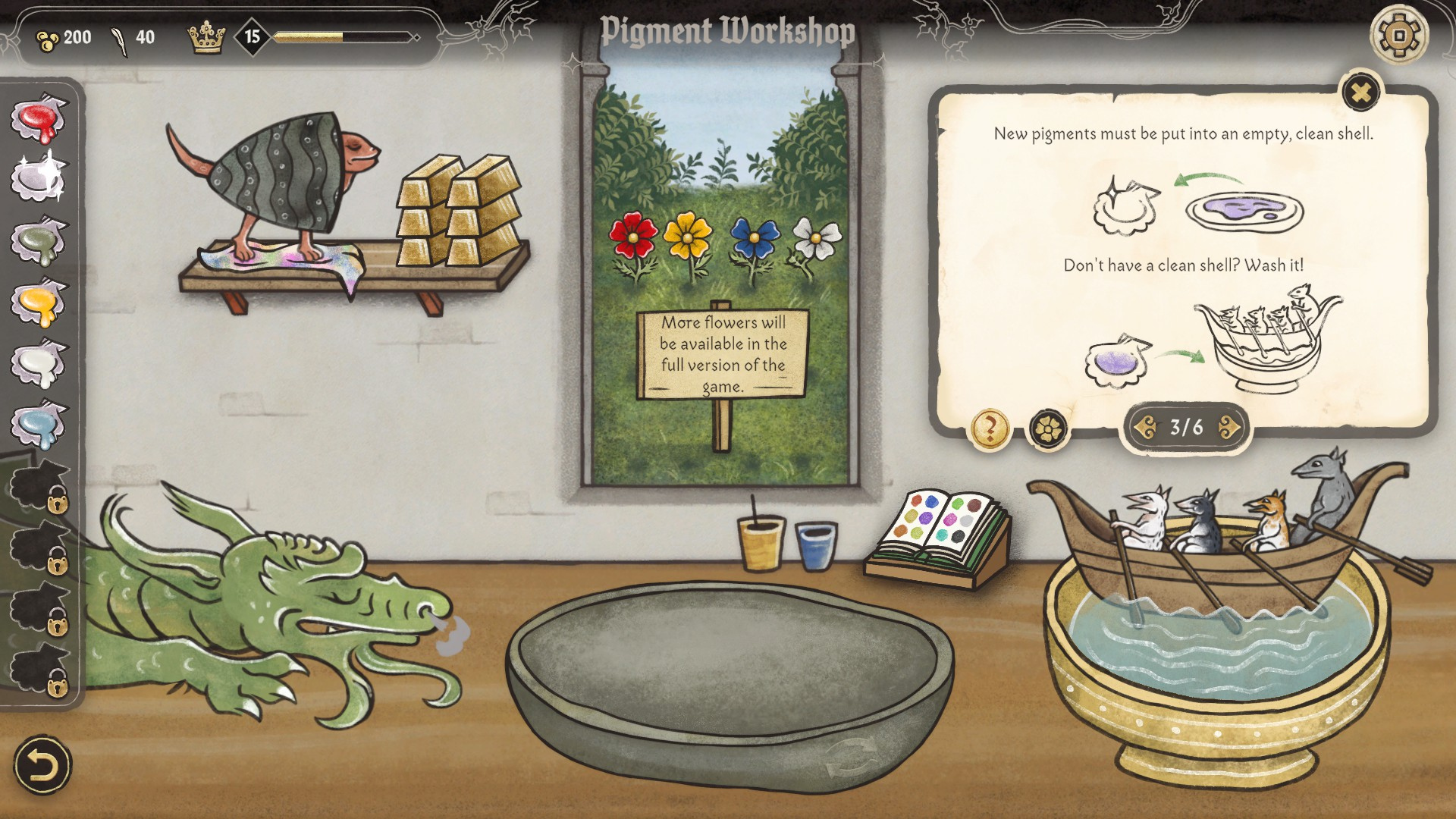Pick the red flower in the window
Viewport: 1456px width, 819px height.
(x=633, y=236)
